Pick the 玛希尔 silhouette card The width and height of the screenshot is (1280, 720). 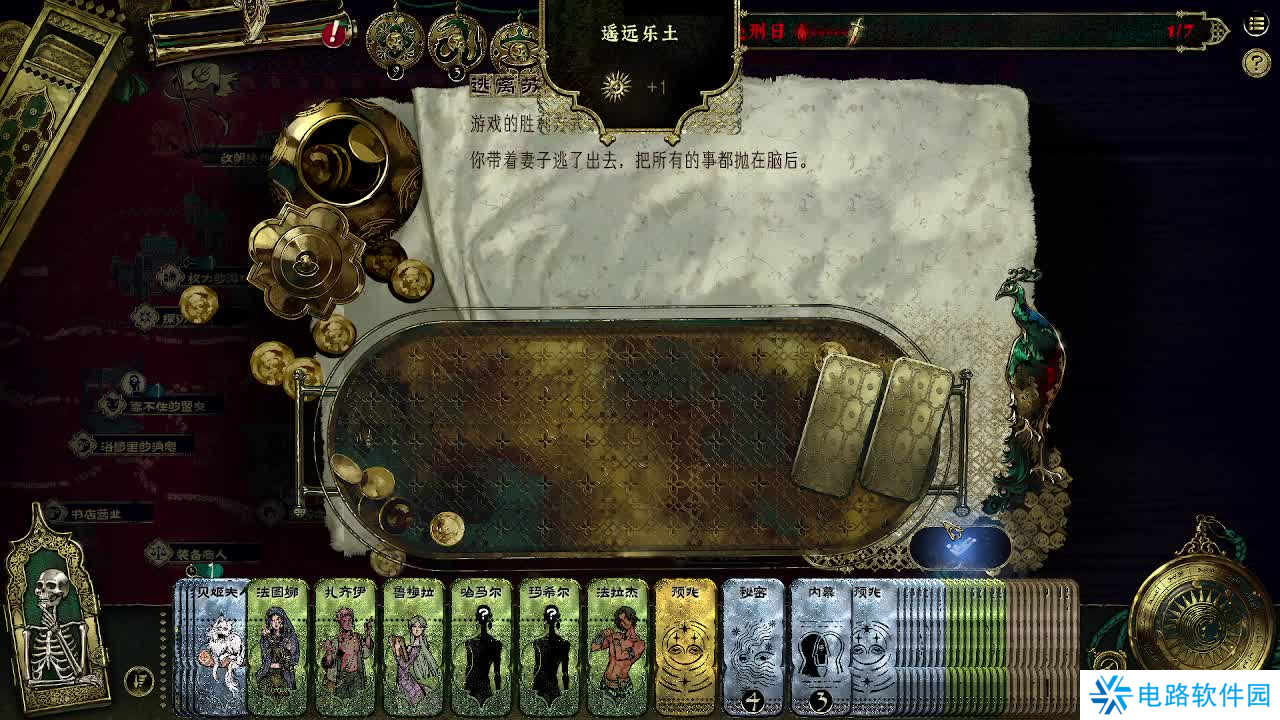(x=549, y=647)
